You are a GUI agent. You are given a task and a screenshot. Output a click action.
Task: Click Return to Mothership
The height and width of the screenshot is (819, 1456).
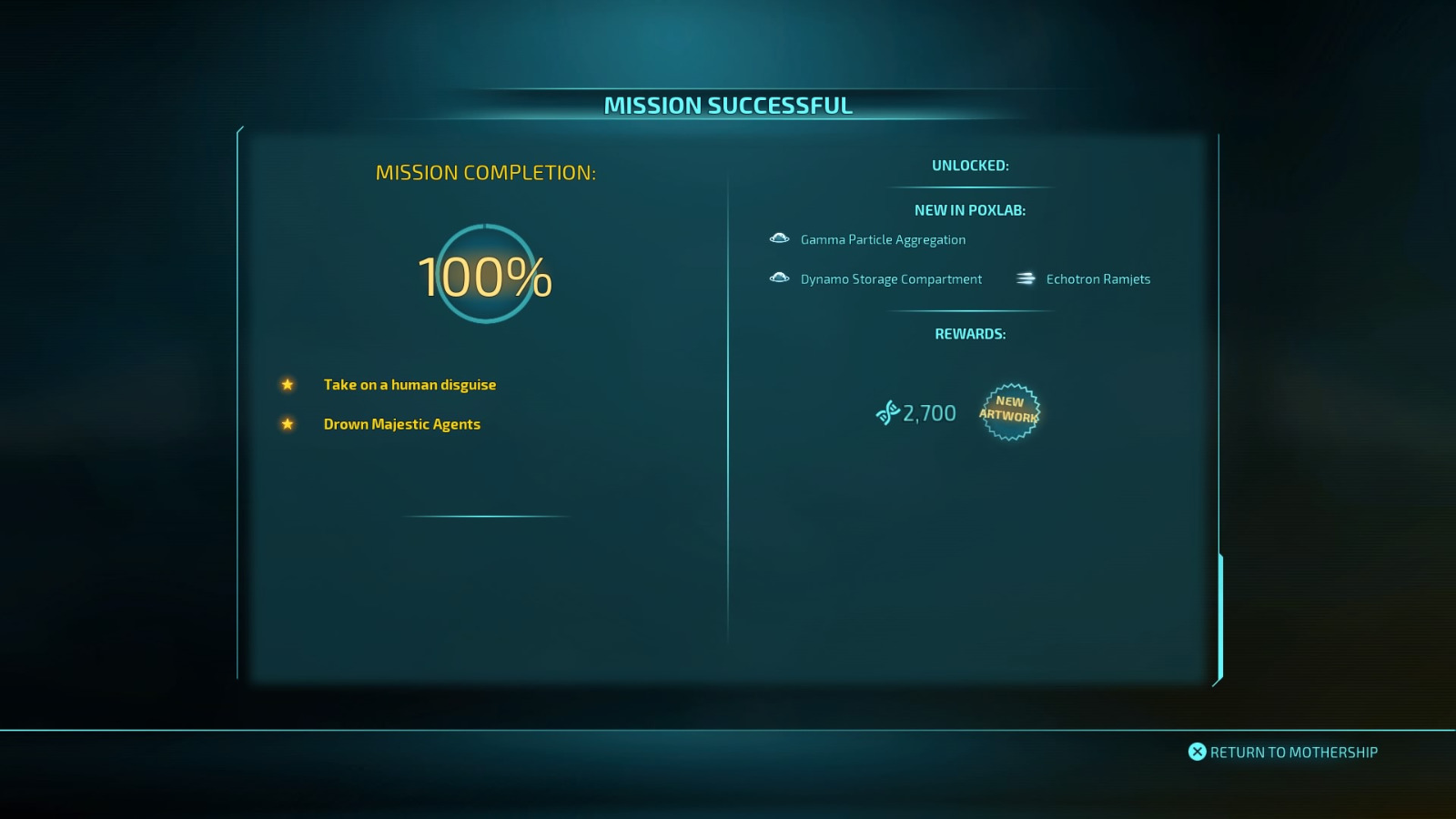(x=1284, y=752)
